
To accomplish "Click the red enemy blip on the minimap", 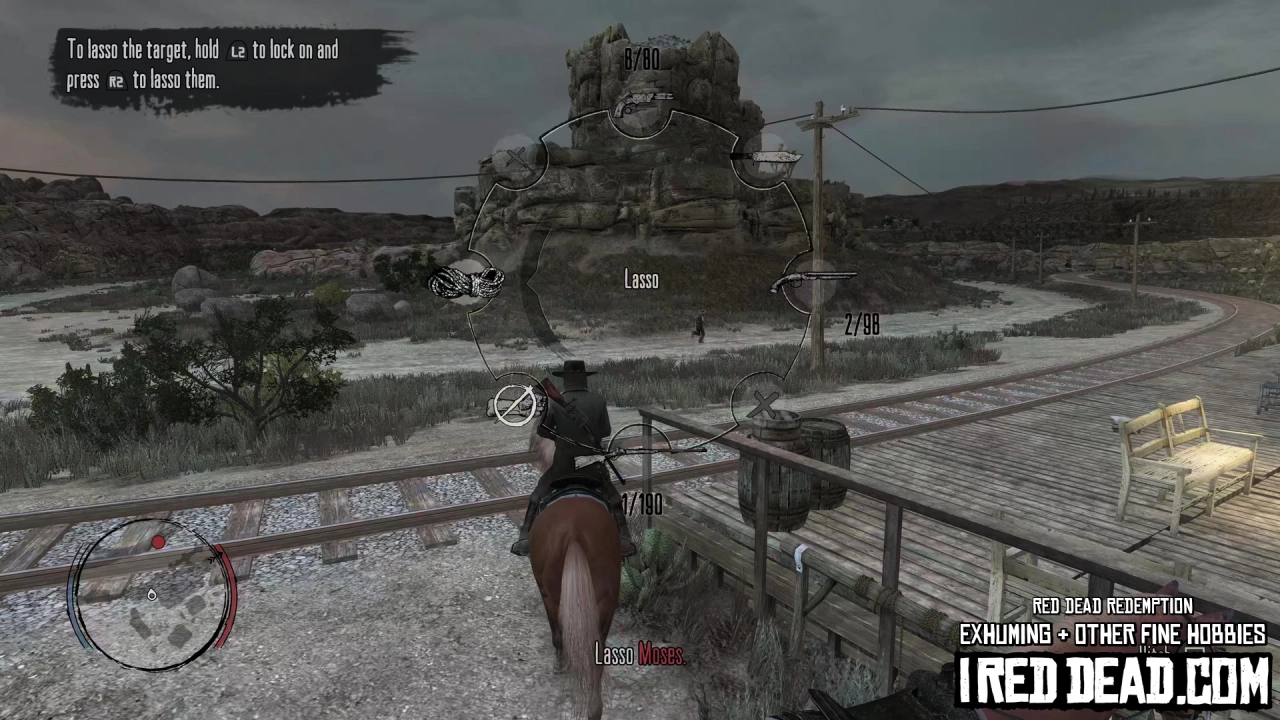I will click(x=159, y=543).
